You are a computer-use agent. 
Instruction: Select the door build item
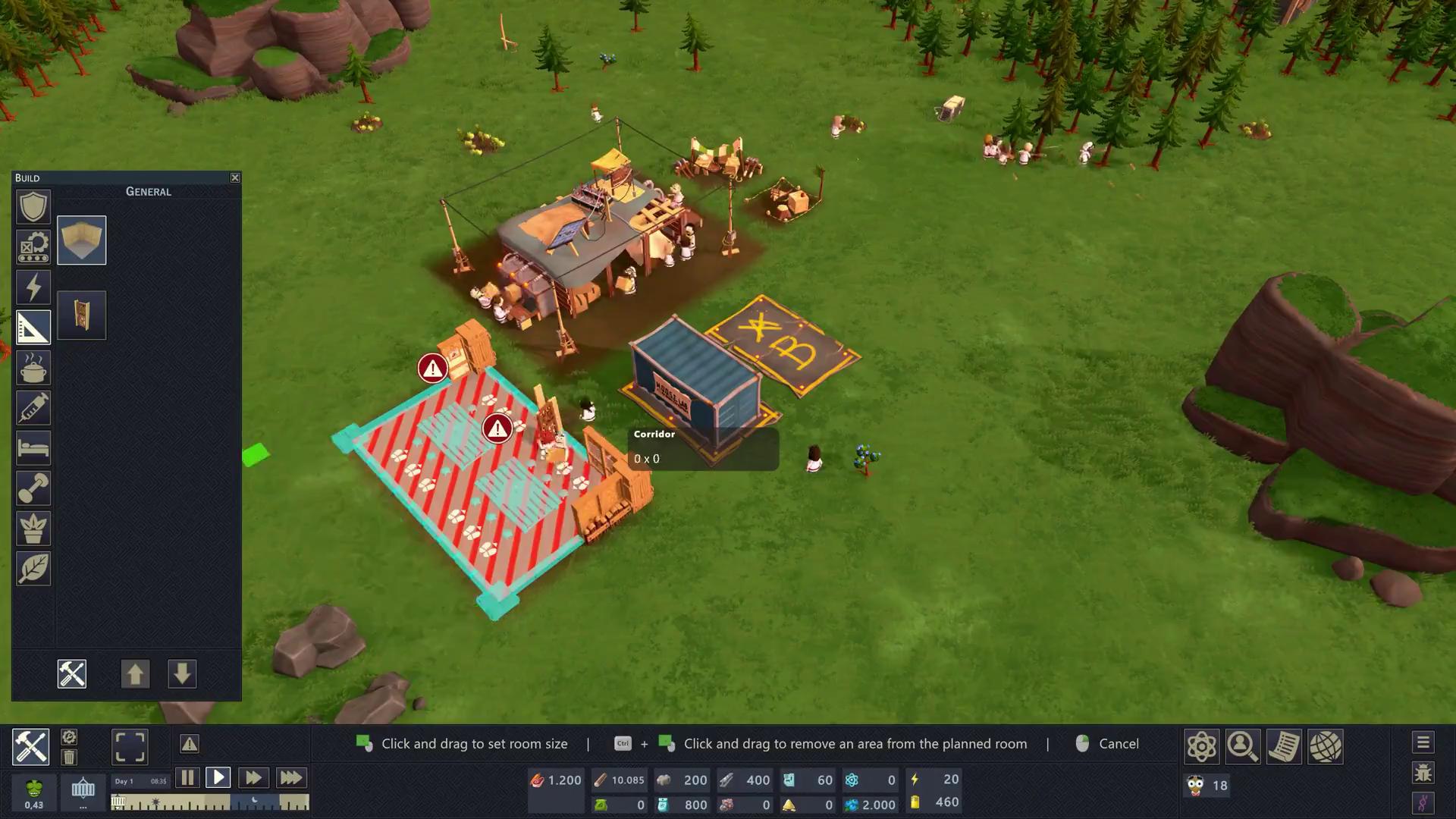82,315
